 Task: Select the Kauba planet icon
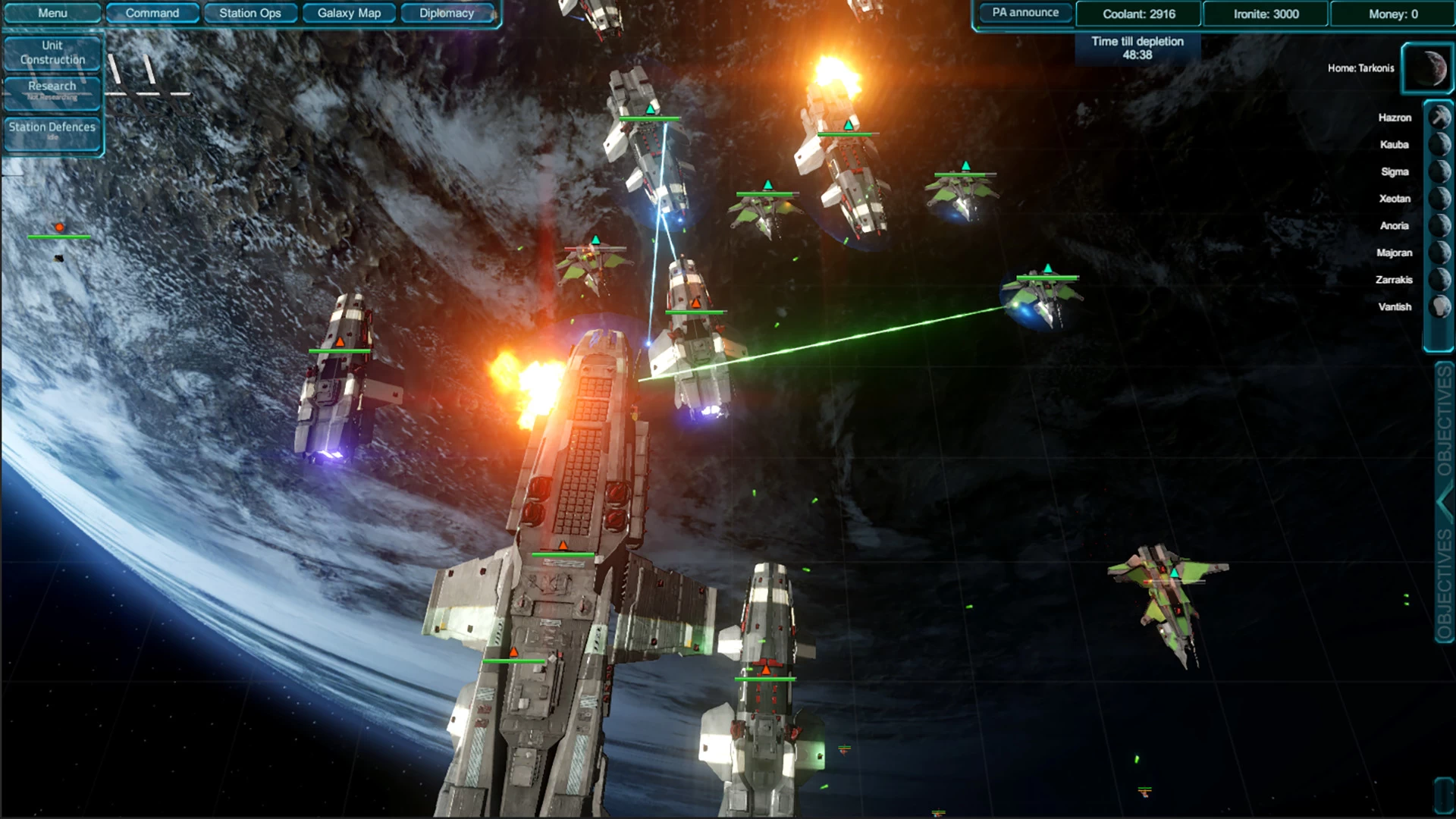point(1438,145)
